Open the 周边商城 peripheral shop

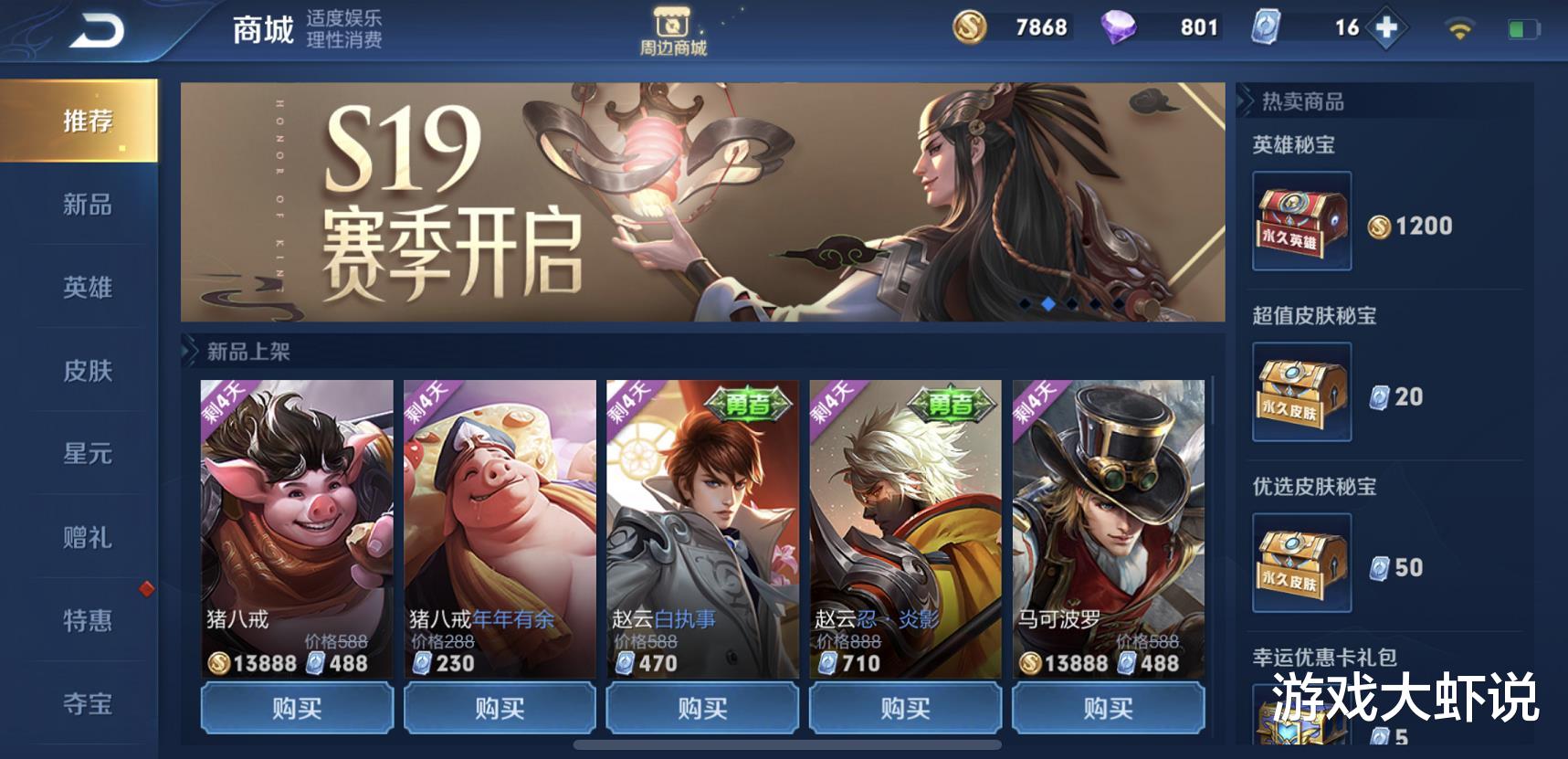(673, 27)
